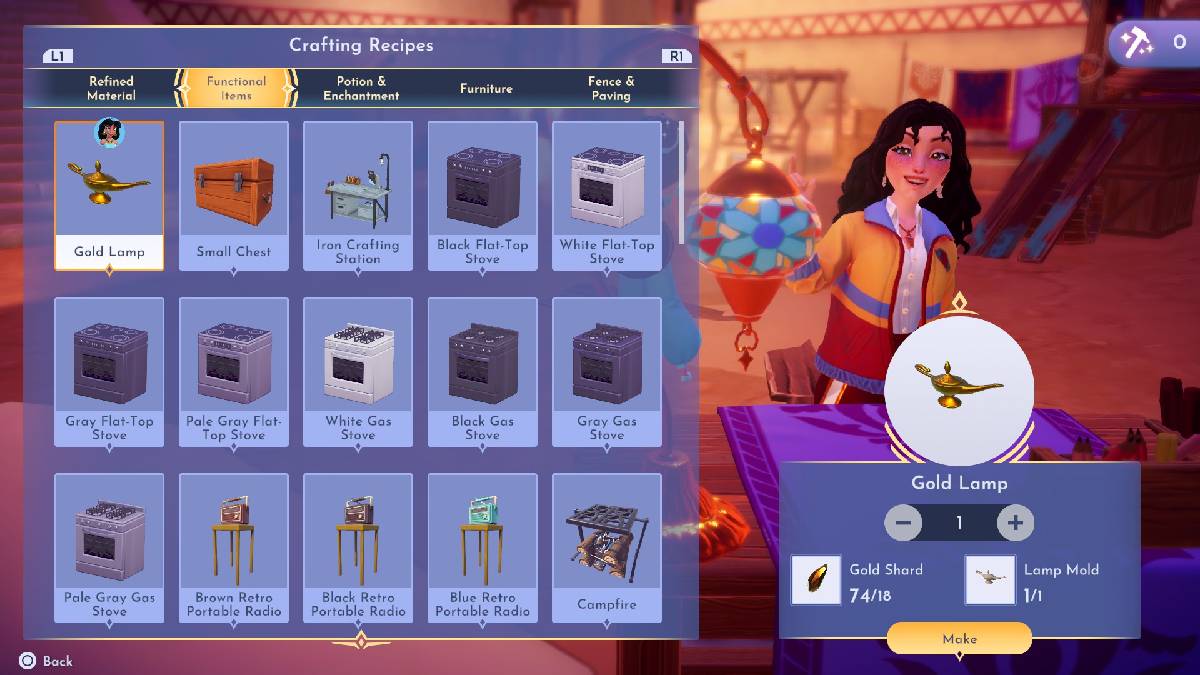Viewport: 1200px width, 675px height.
Task: Select the Gold Lamp recipe tile
Action: [x=109, y=195]
